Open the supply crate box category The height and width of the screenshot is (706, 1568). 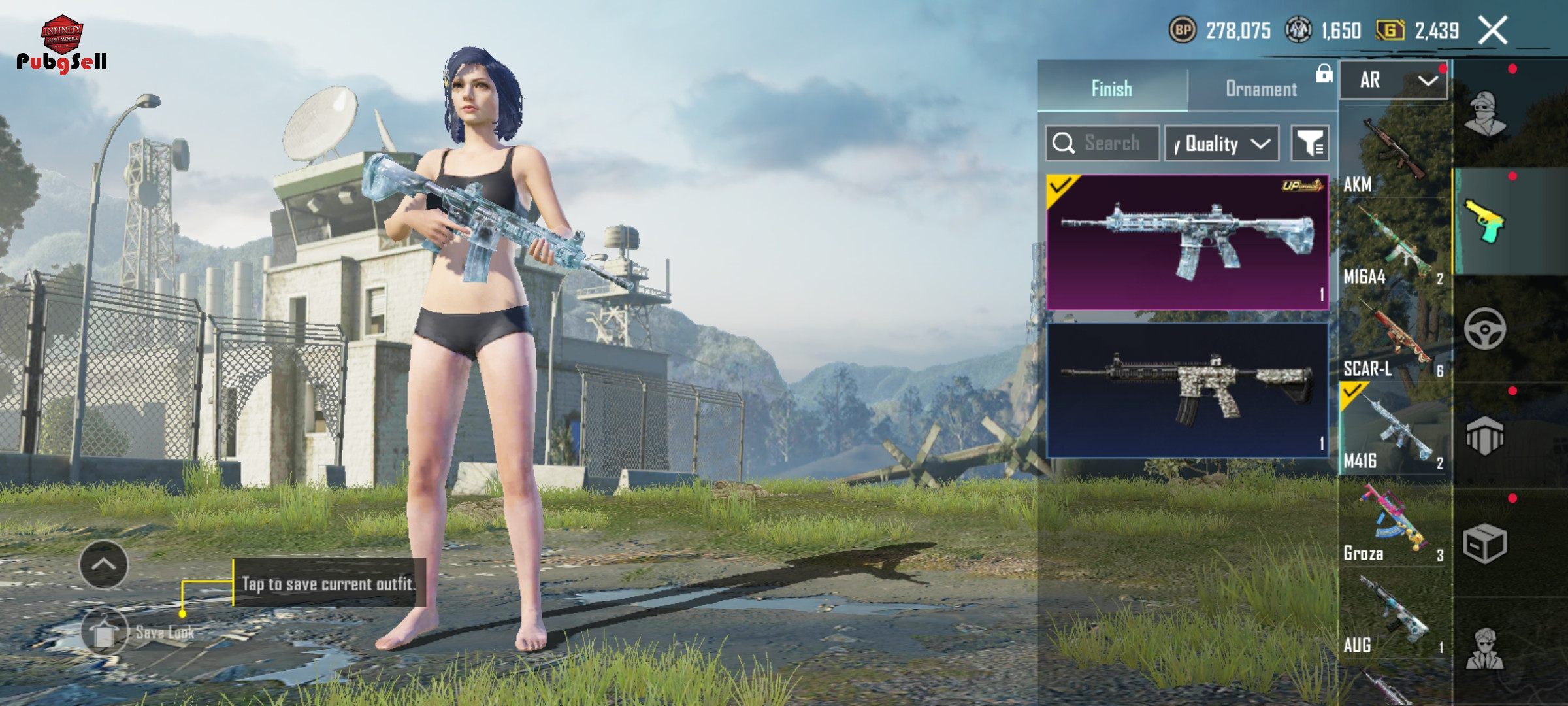click(x=1485, y=543)
